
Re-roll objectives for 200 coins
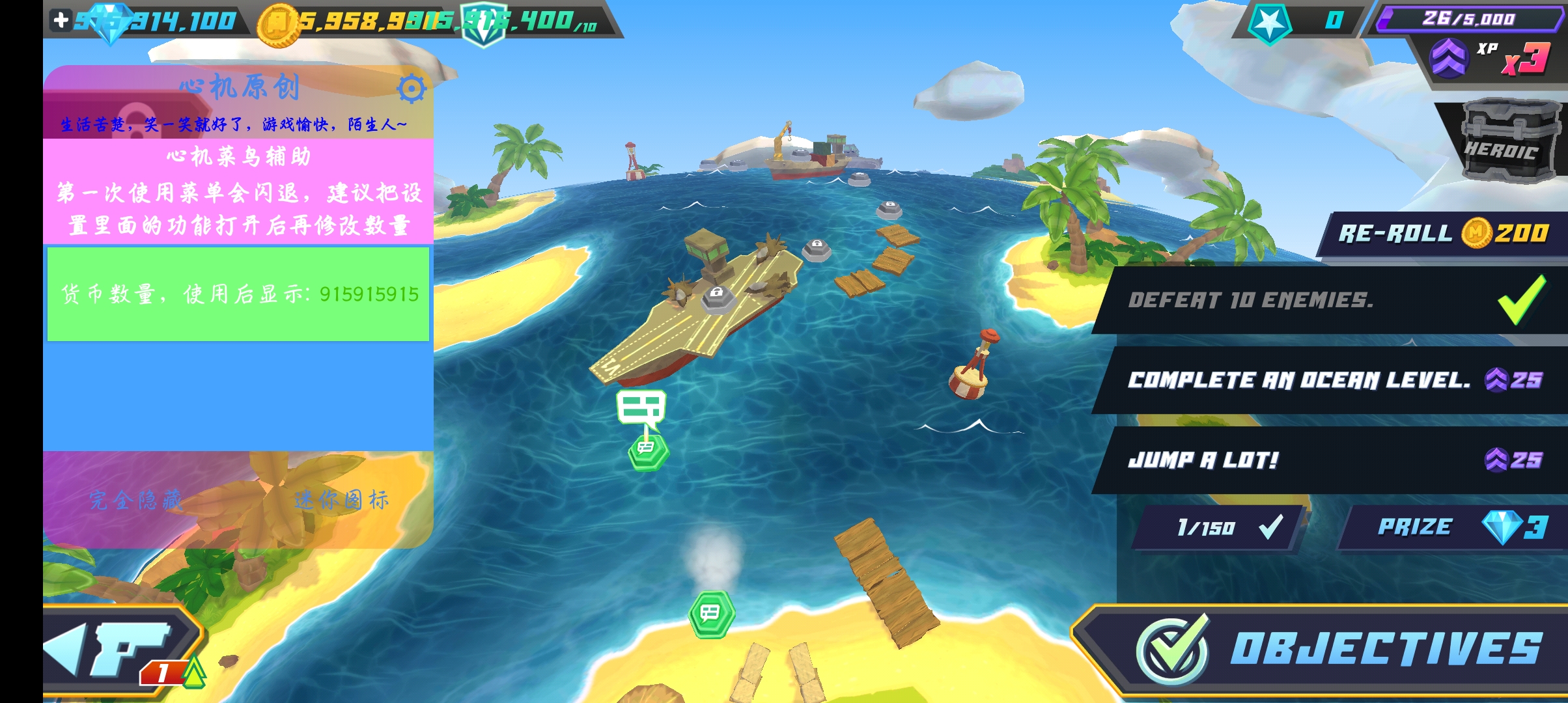[x=1442, y=233]
